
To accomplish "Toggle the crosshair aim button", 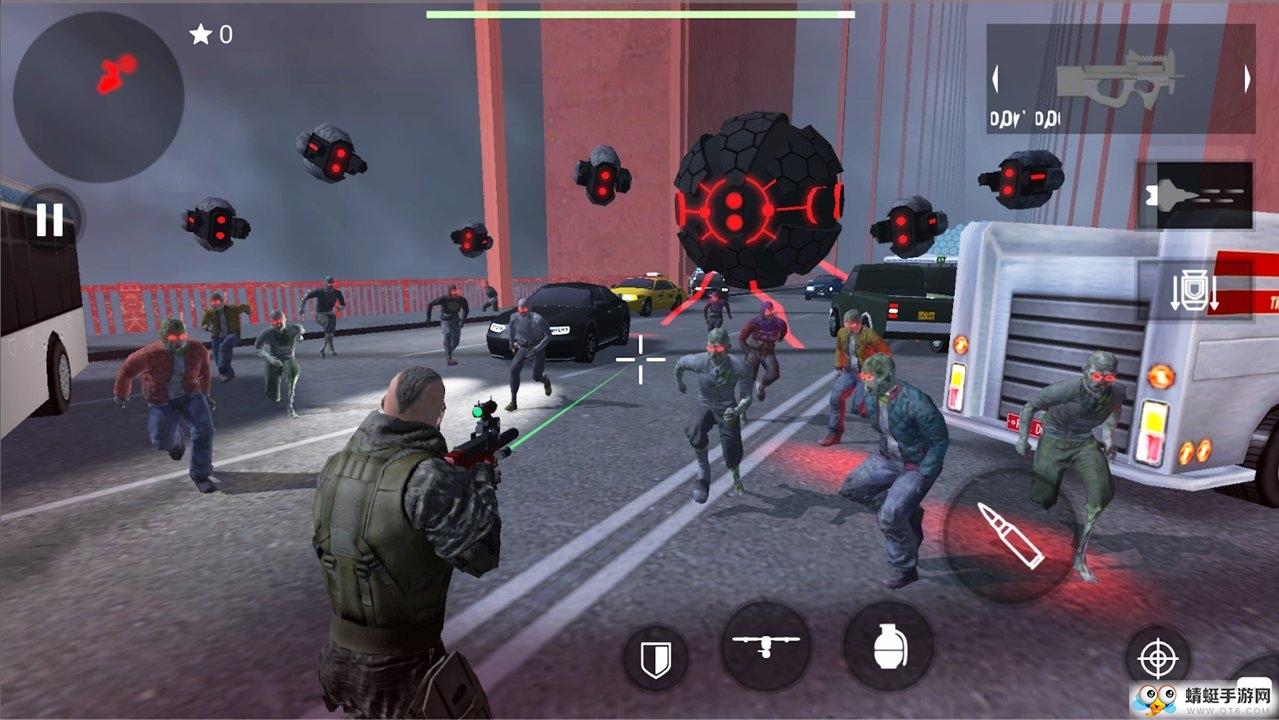I will point(1158,659).
